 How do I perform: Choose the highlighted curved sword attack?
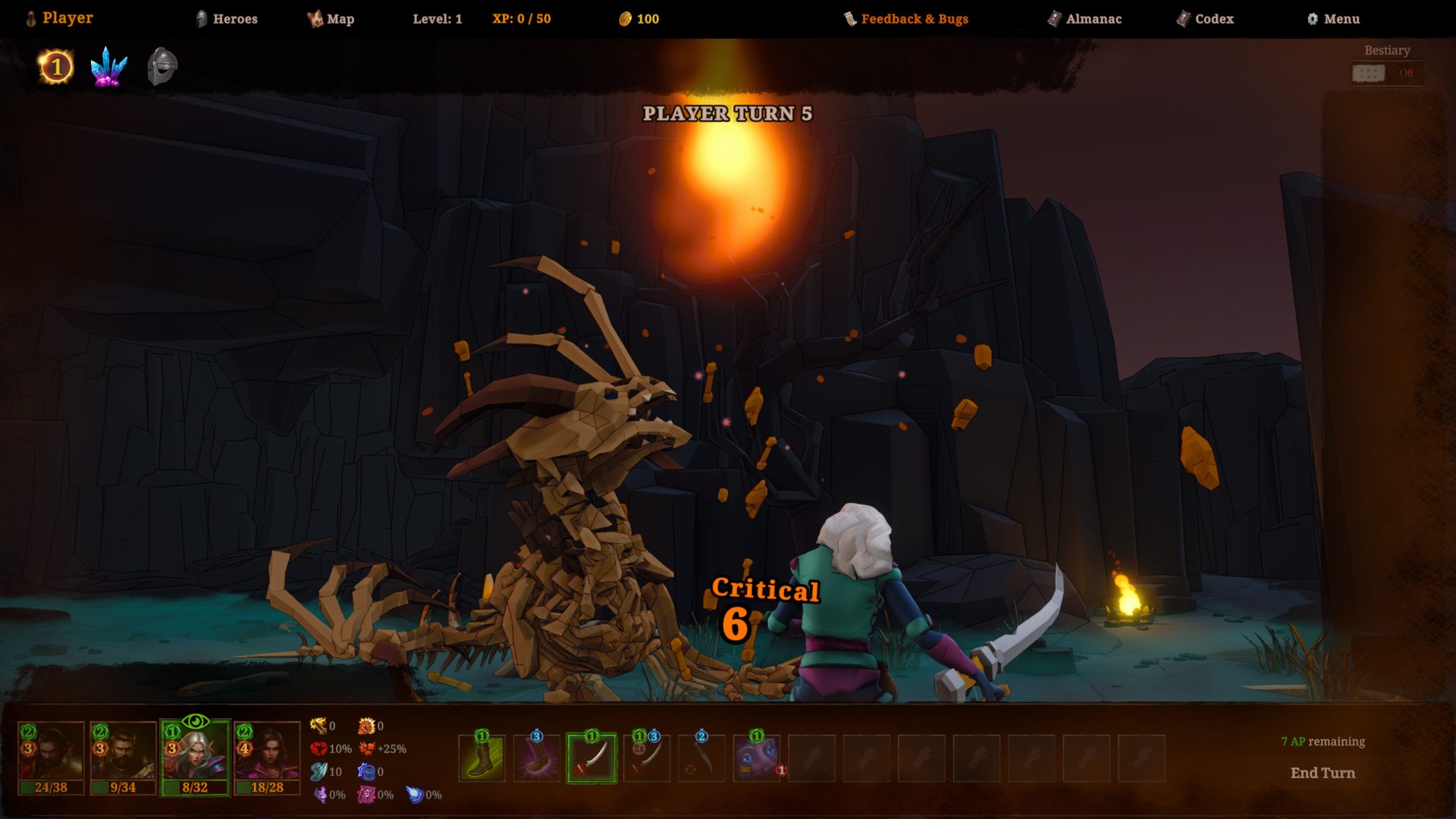pyautogui.click(x=591, y=758)
